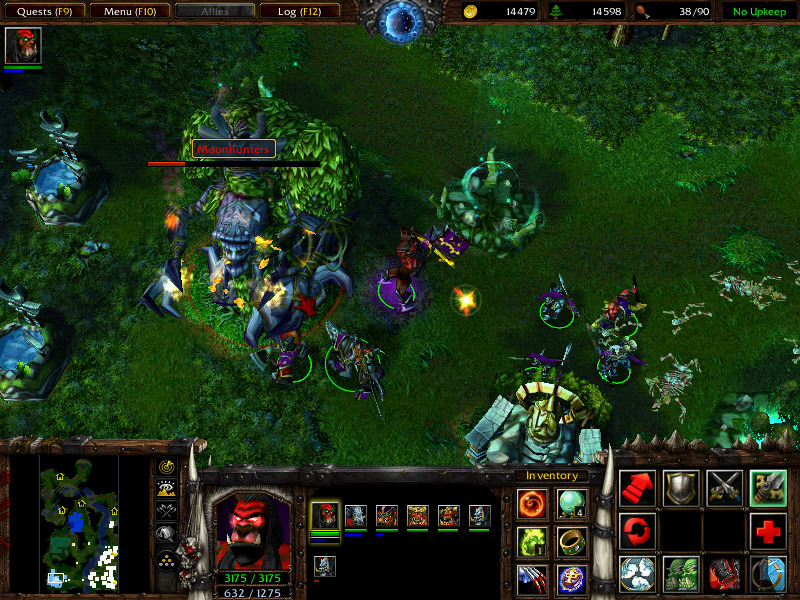
Task: Click the minimap
Action: click(x=79, y=521)
